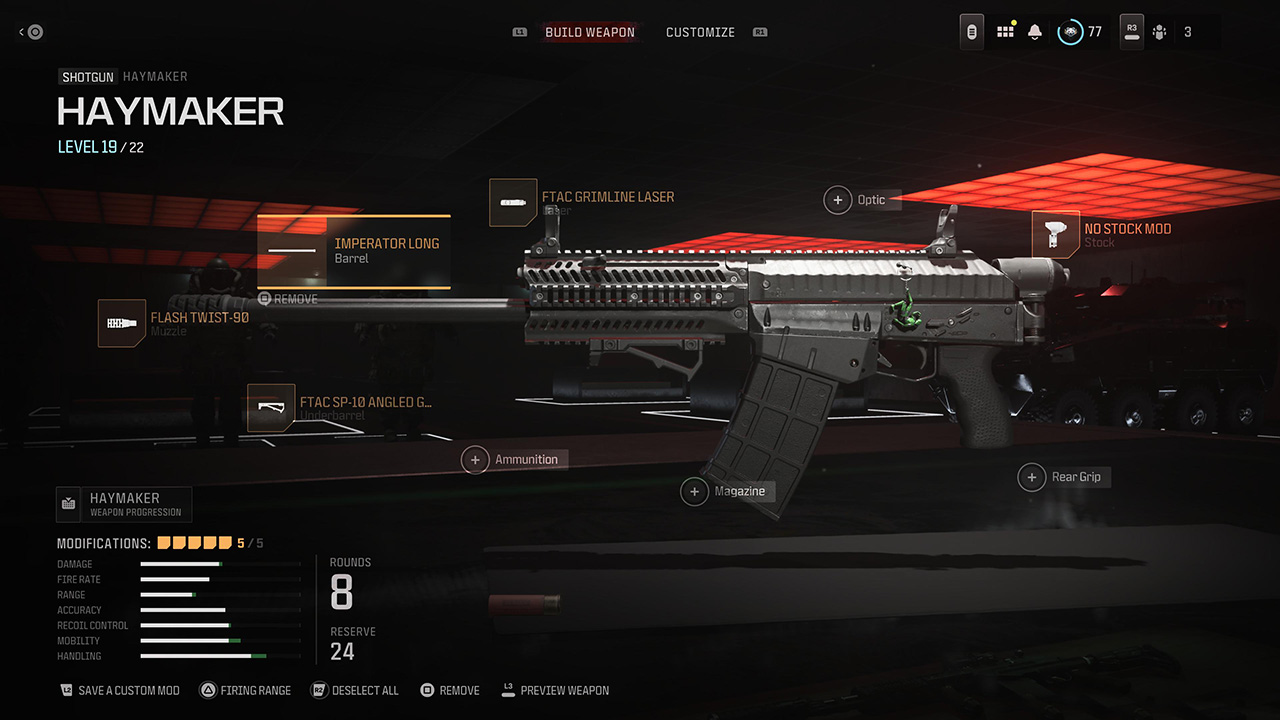Image resolution: width=1280 pixels, height=720 pixels.
Task: Deselect all attachments
Action: (x=355, y=691)
